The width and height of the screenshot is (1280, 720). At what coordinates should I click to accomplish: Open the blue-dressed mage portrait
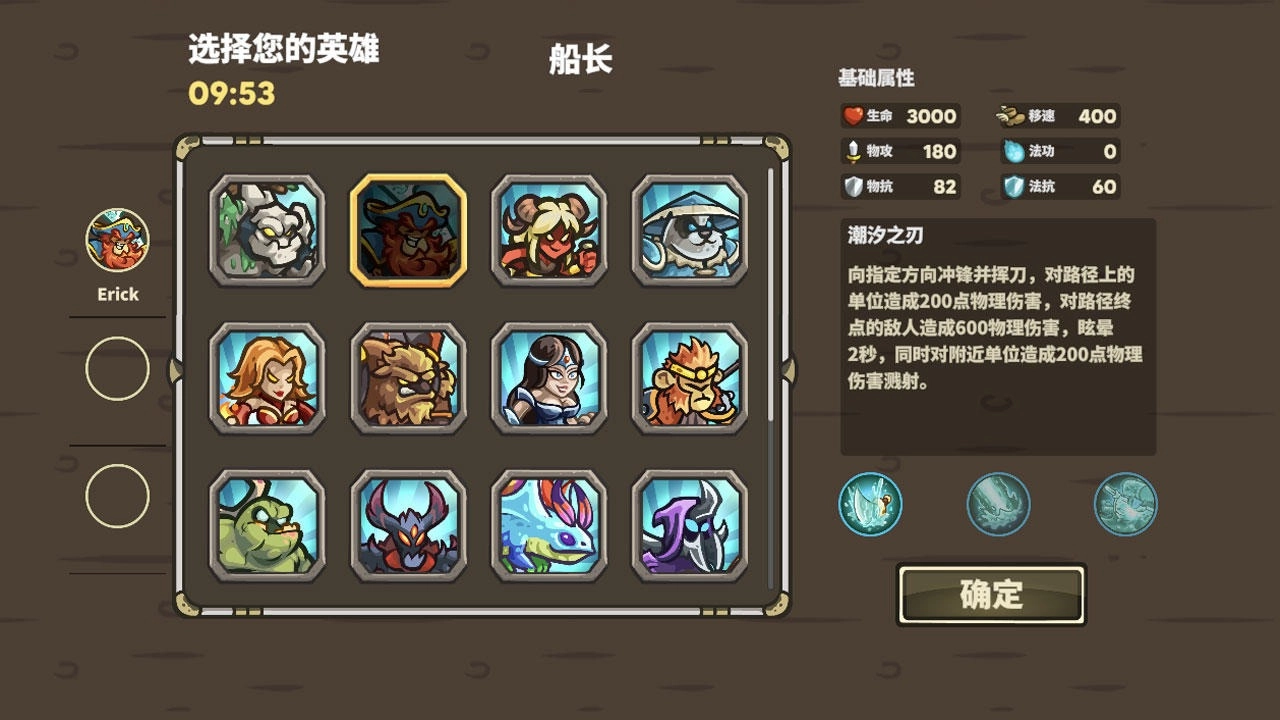click(546, 380)
